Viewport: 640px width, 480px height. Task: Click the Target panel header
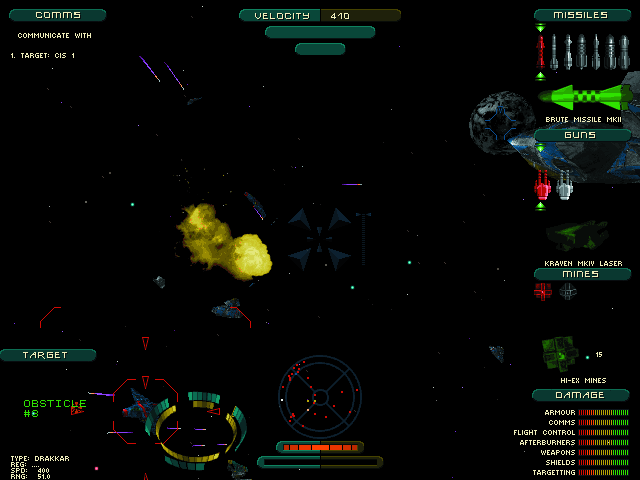click(x=47, y=355)
